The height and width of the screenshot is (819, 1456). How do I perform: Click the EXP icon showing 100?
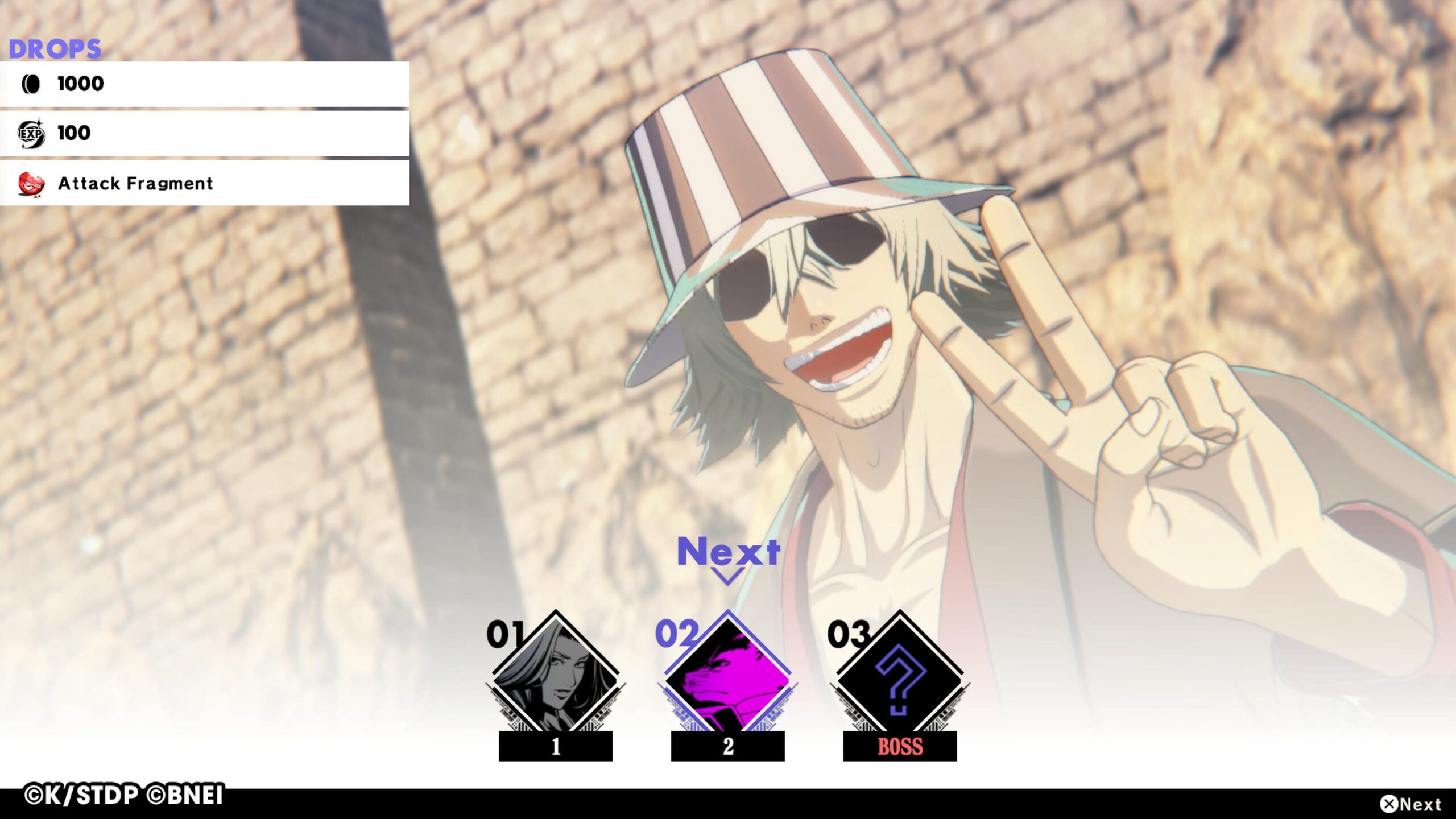click(x=32, y=134)
